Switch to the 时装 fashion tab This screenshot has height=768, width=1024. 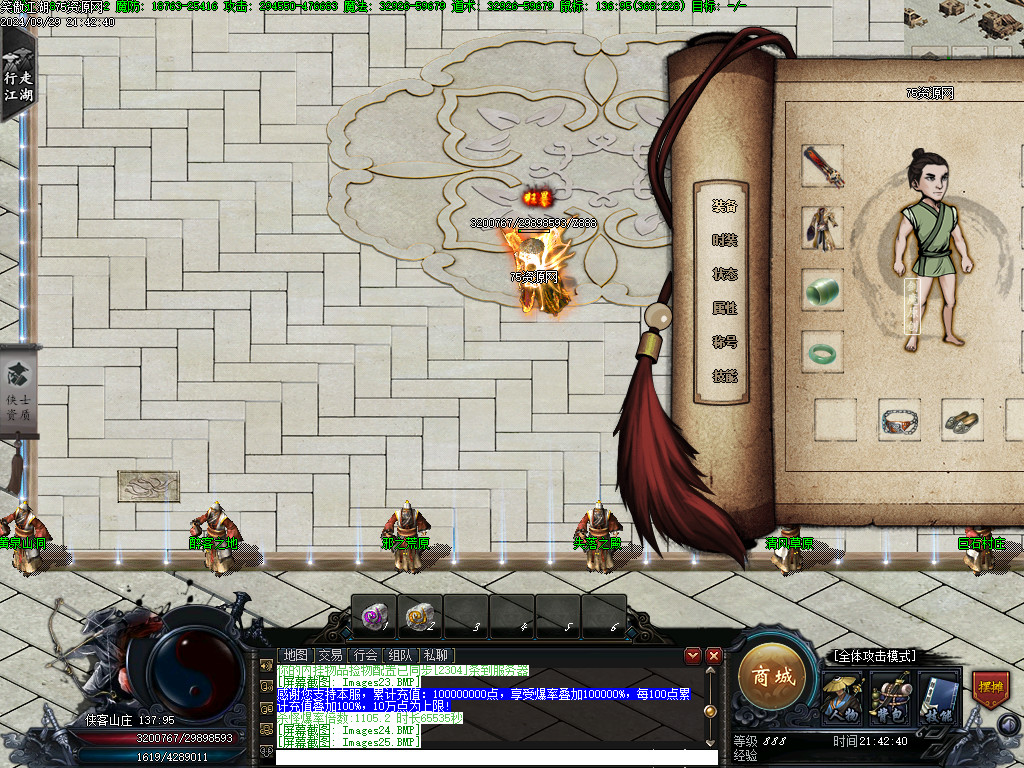(724, 240)
